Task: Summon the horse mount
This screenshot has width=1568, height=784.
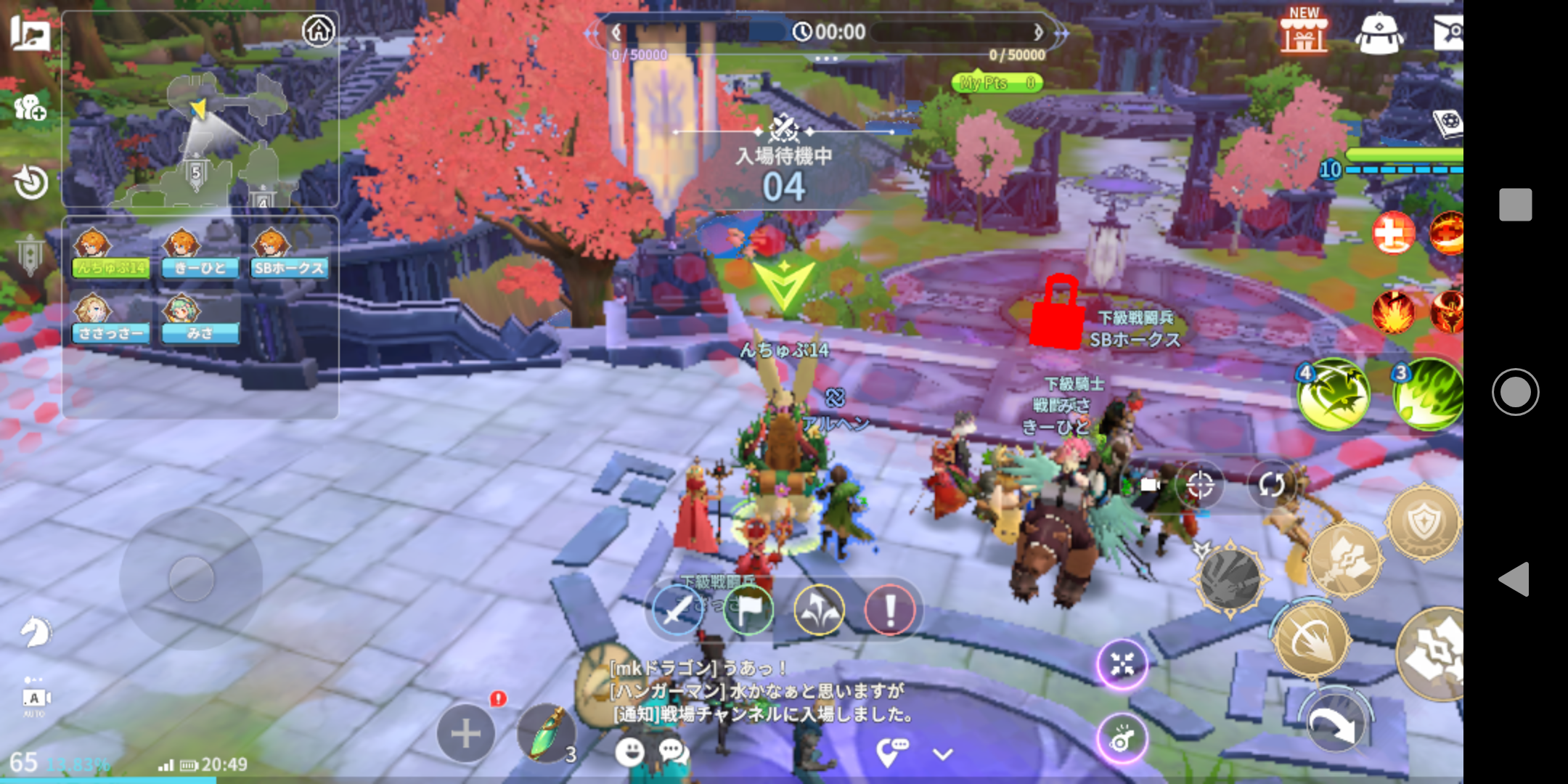Action: pos(34,631)
